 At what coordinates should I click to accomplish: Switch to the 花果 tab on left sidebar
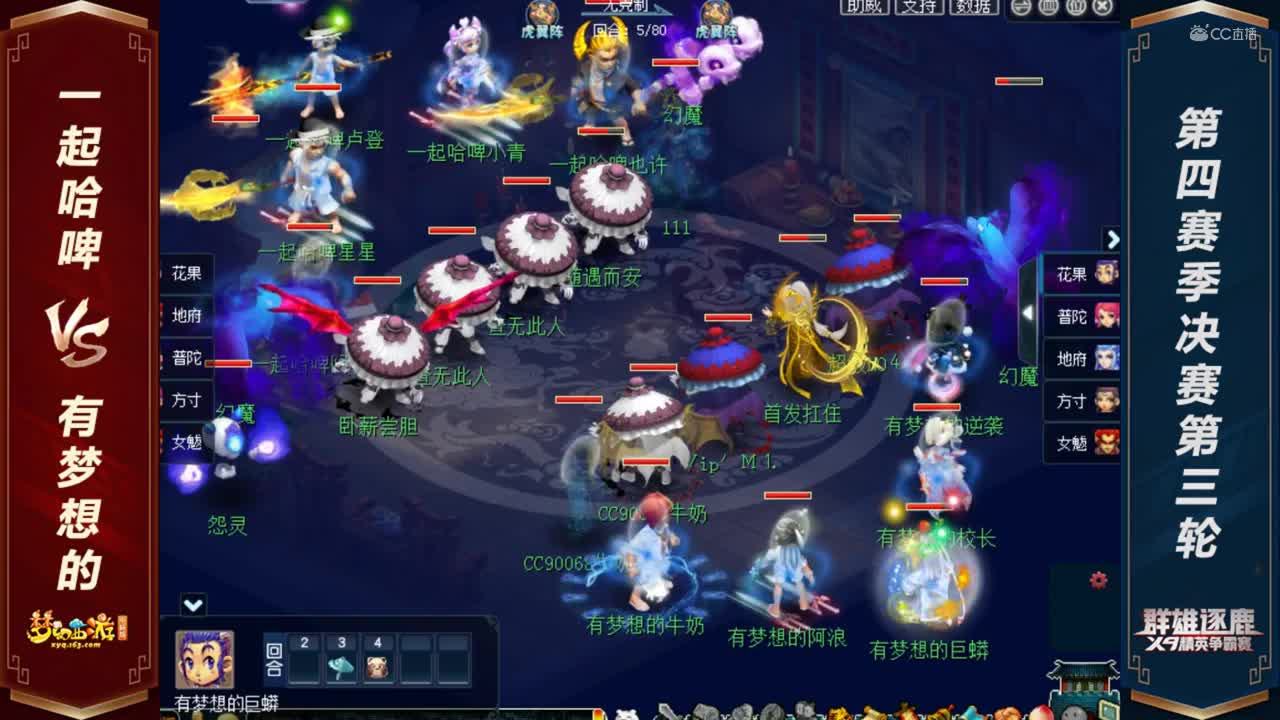[x=188, y=270]
